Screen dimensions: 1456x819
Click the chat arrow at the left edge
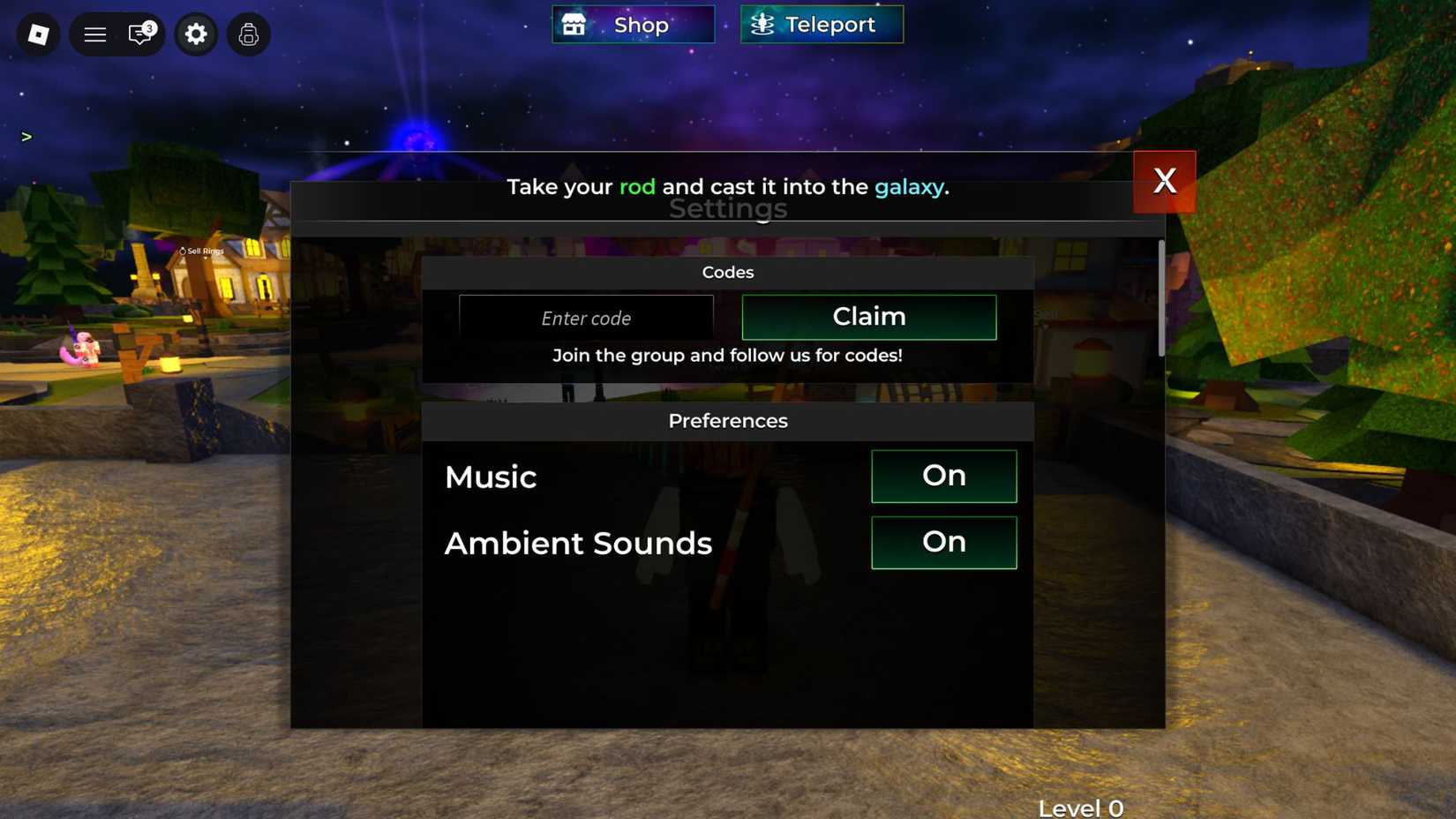26,137
